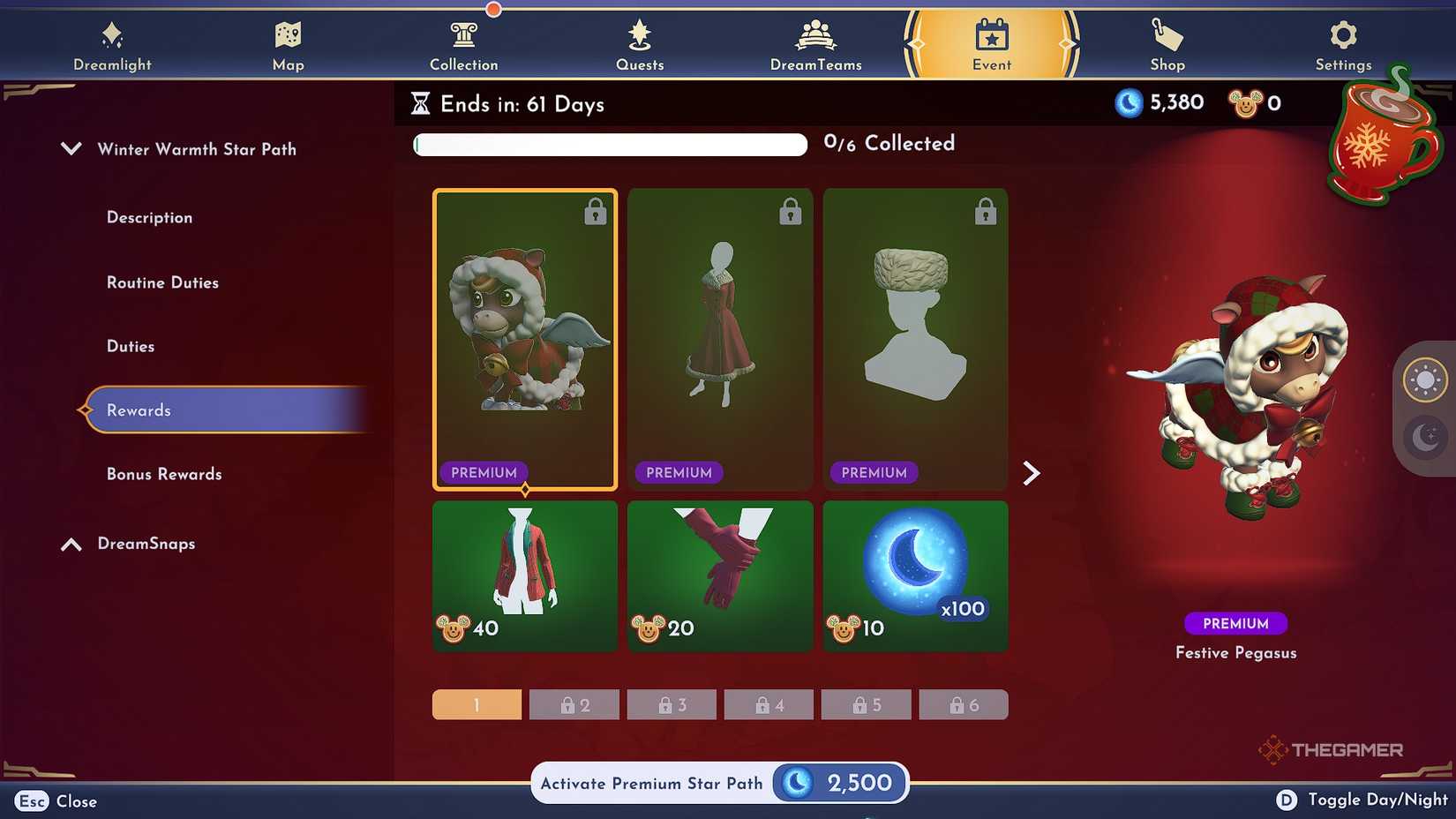Screen dimensions: 1456x819
Task: Select the Event calendar icon
Action: [x=991, y=40]
